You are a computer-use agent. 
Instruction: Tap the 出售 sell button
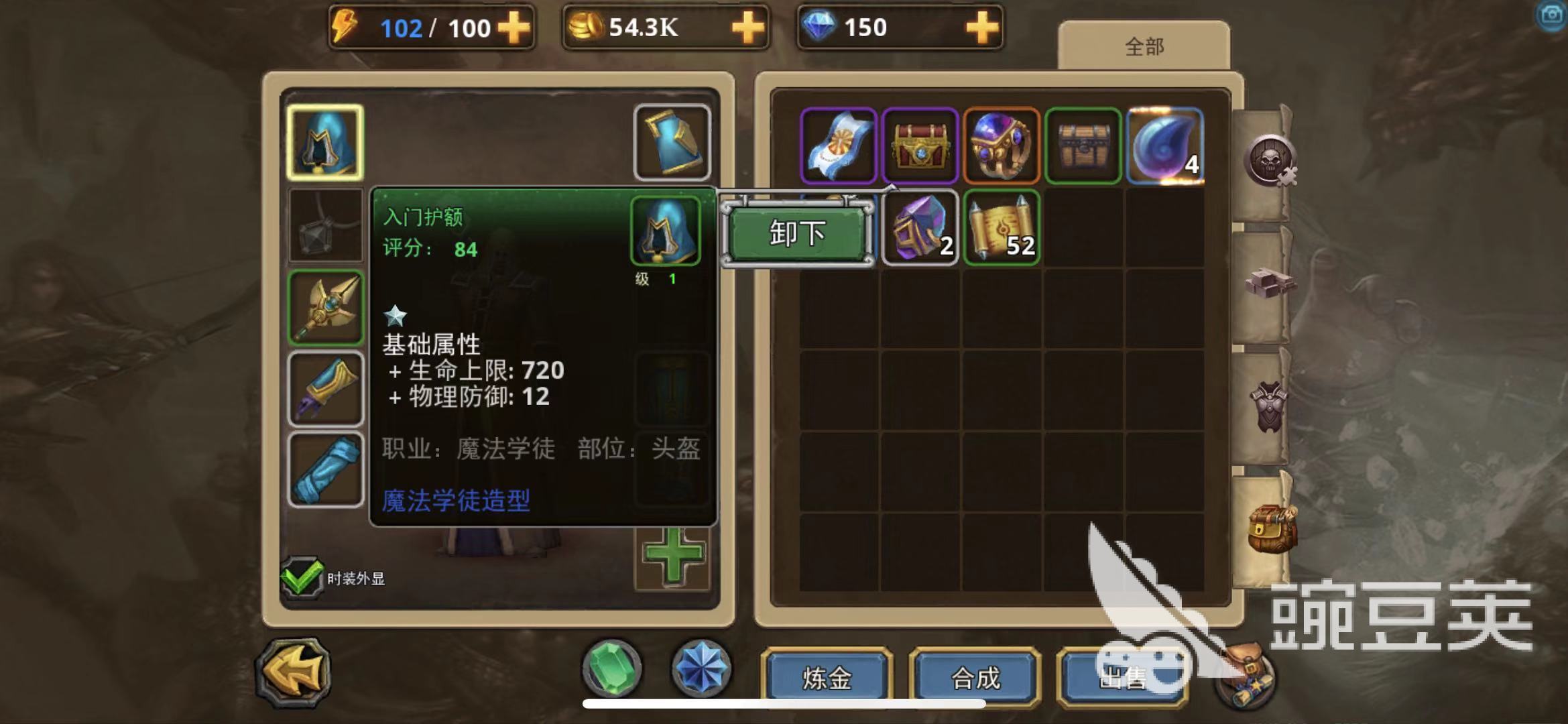[x=1122, y=678]
